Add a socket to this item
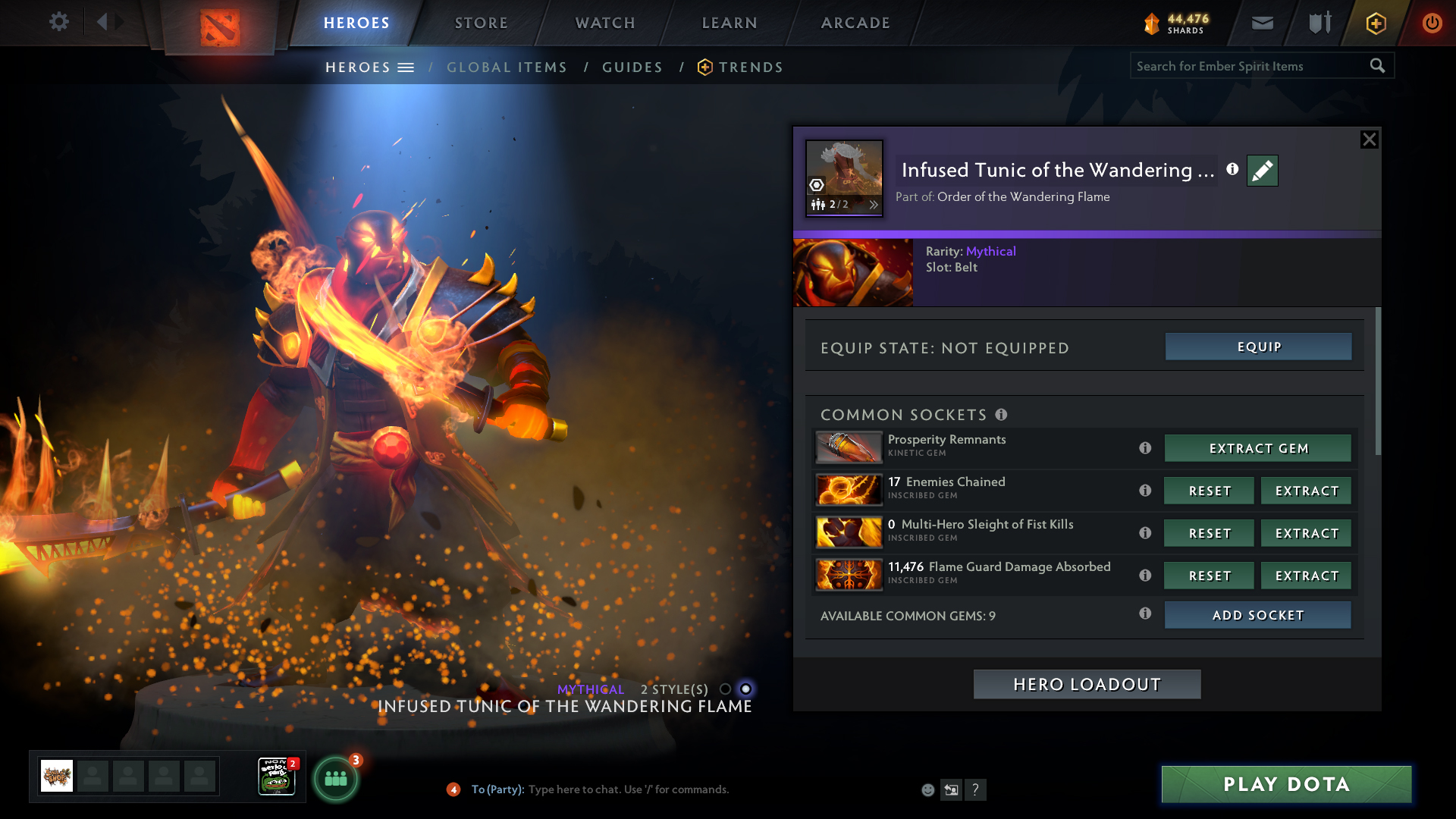Image resolution: width=1456 pixels, height=819 pixels. (x=1258, y=615)
